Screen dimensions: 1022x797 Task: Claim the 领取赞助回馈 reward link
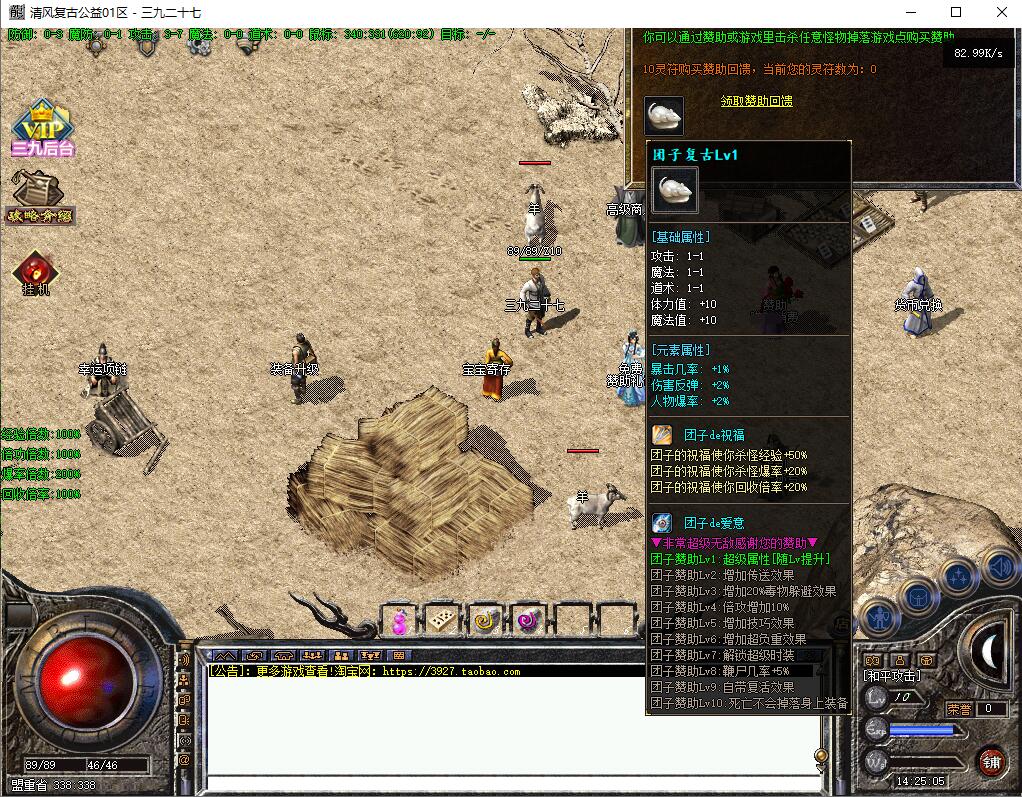click(756, 101)
